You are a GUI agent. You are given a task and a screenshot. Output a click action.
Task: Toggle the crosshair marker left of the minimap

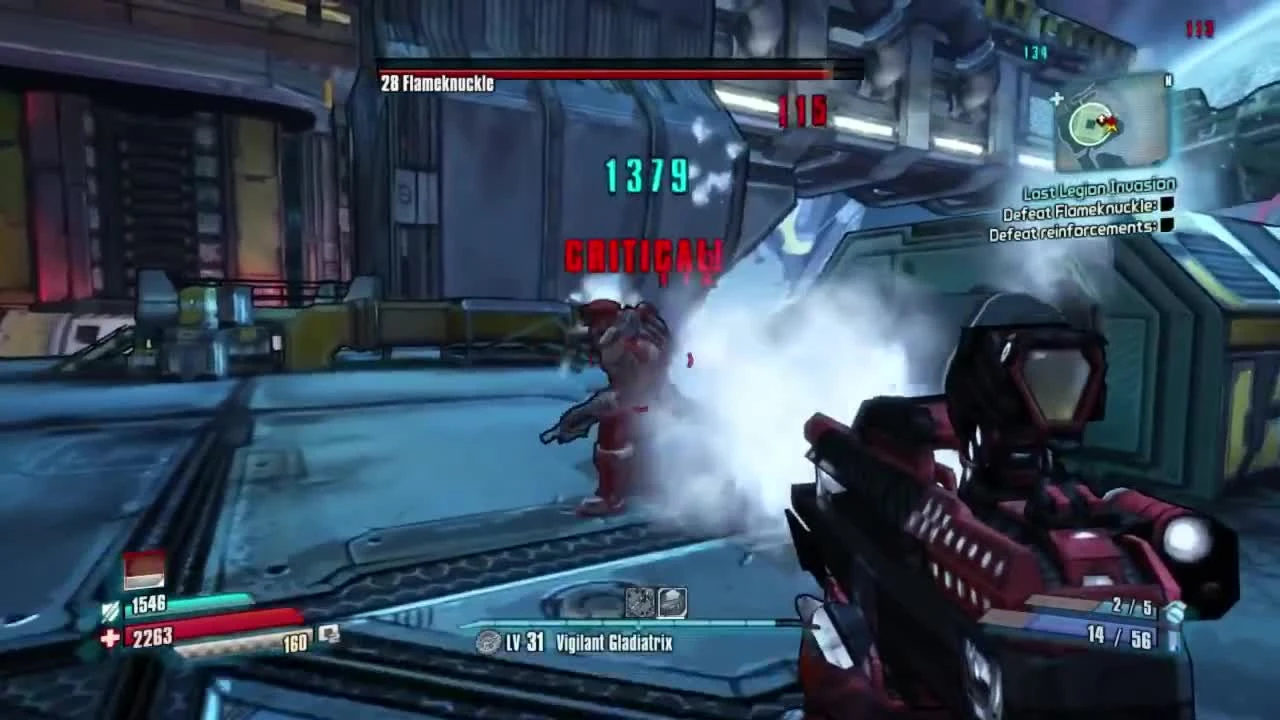coord(1056,99)
